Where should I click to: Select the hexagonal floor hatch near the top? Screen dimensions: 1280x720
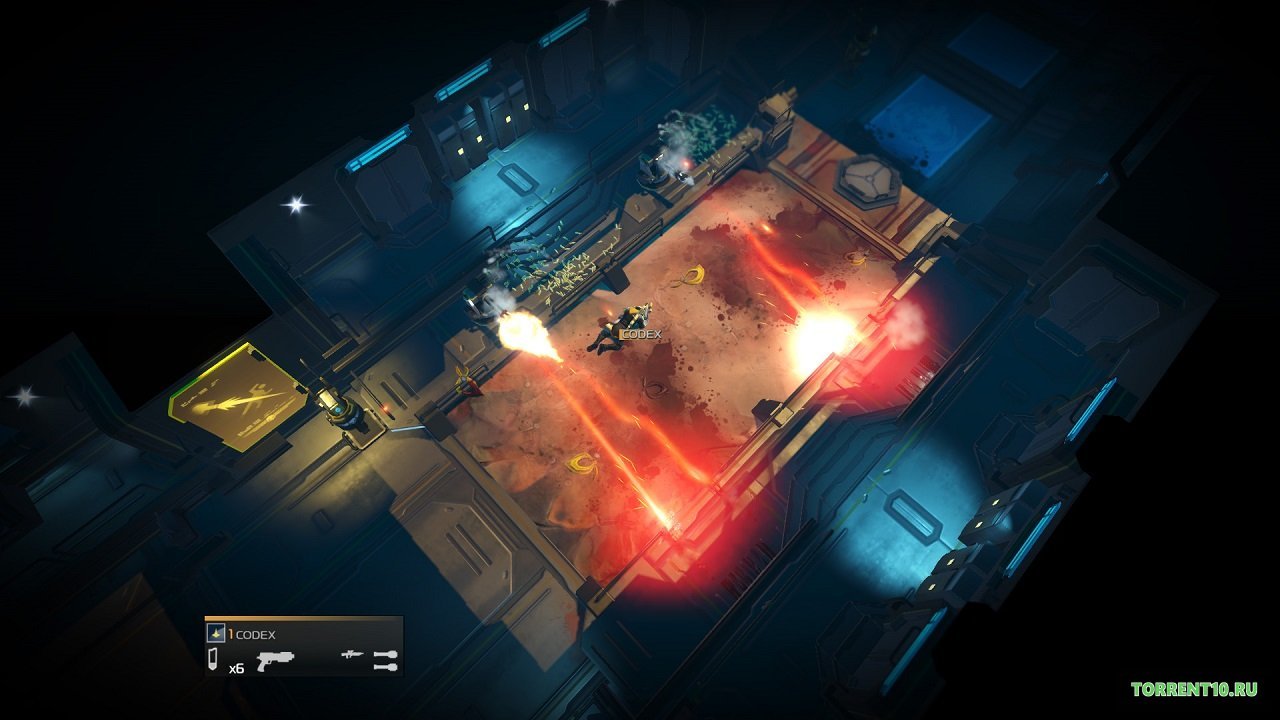[868, 180]
